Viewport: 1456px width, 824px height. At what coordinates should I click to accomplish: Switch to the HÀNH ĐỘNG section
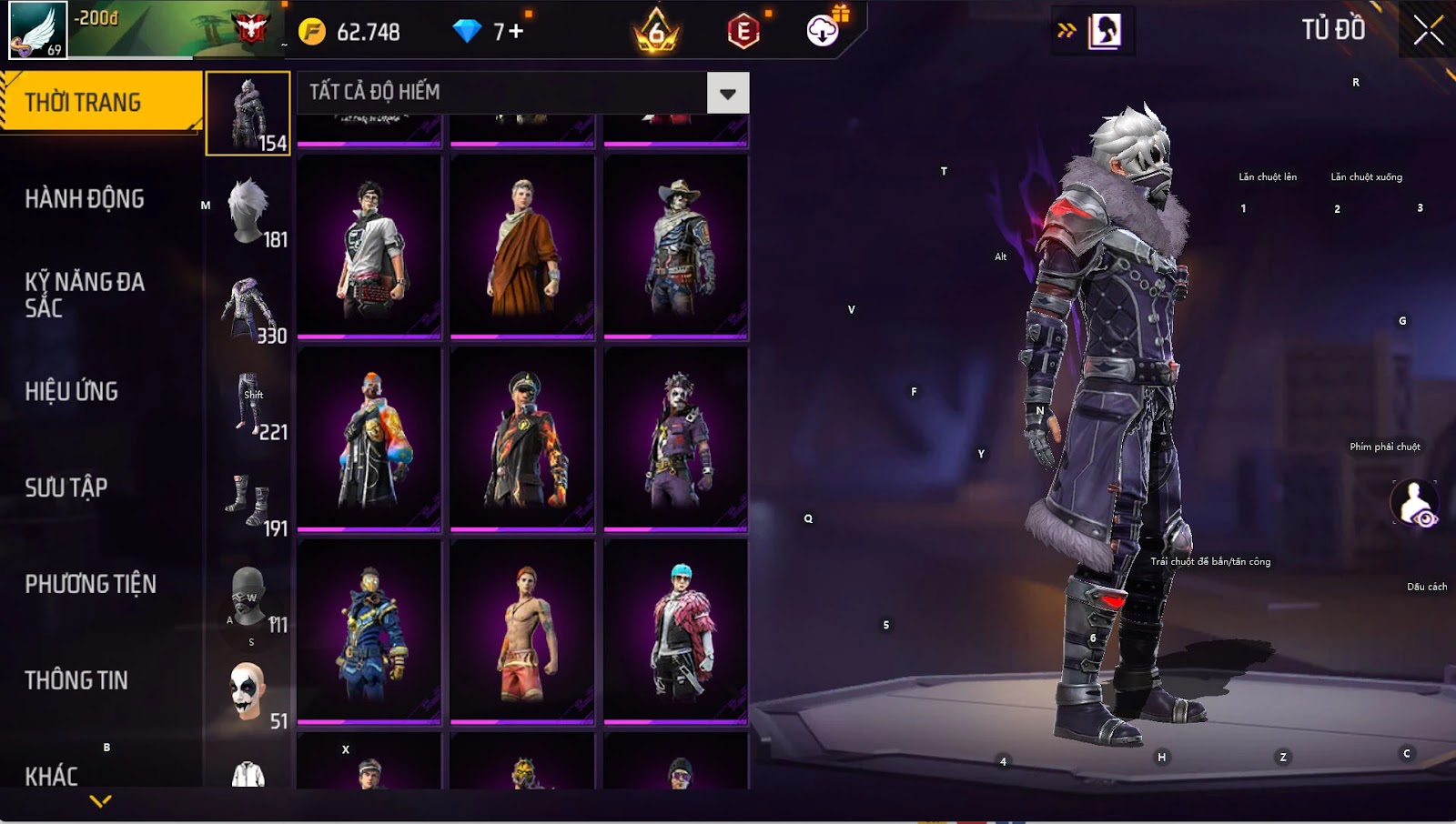click(x=85, y=199)
